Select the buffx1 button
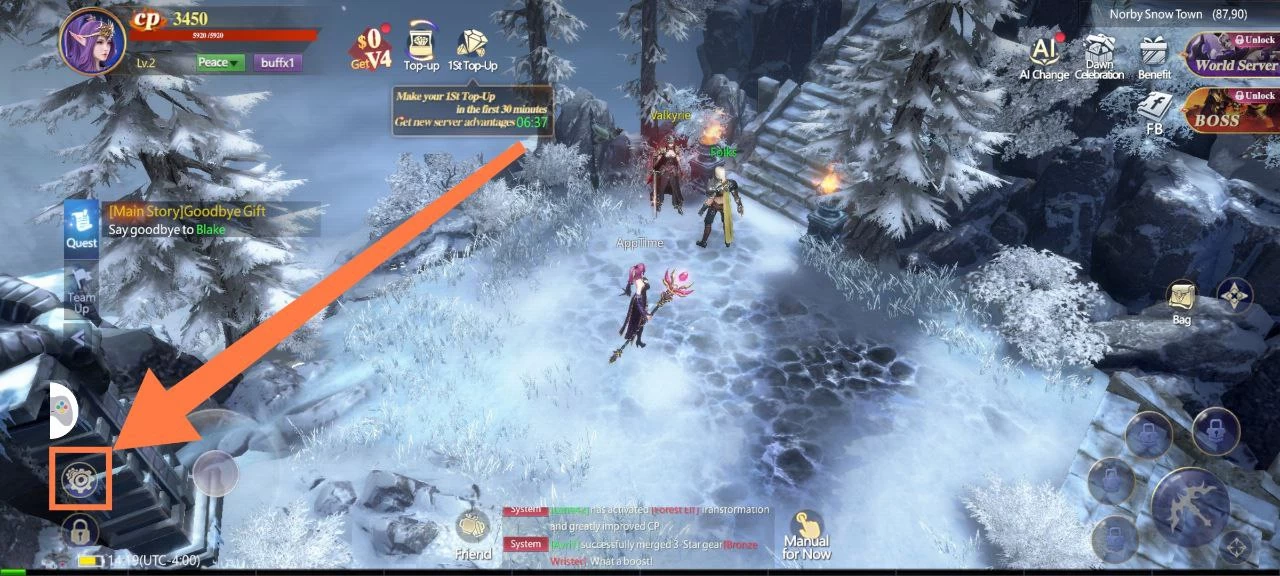1280x576 pixels. pyautogui.click(x=277, y=62)
